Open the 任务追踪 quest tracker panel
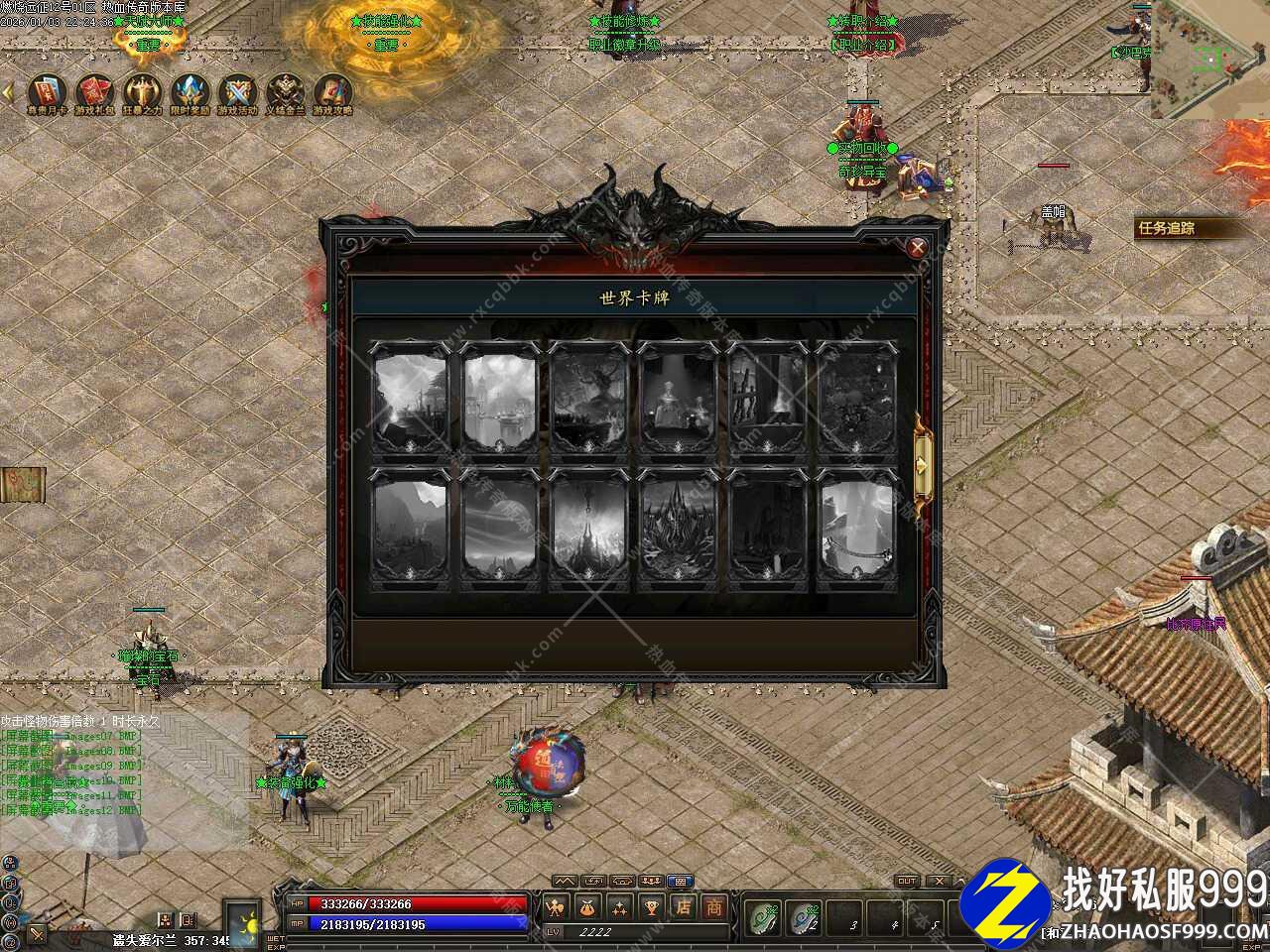The height and width of the screenshot is (952, 1270). tap(1181, 228)
